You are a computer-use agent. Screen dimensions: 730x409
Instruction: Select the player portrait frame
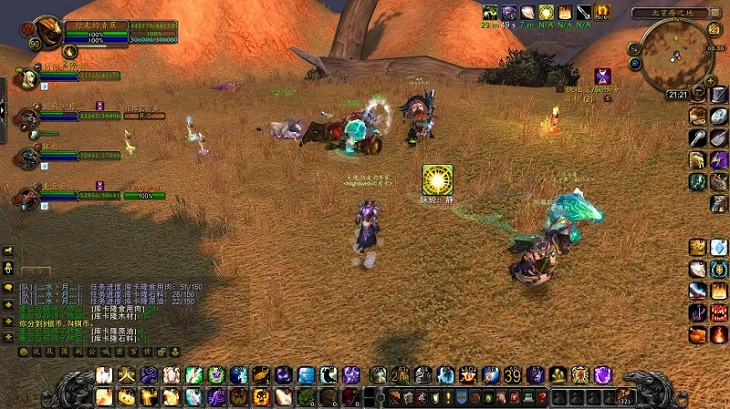coord(47,31)
